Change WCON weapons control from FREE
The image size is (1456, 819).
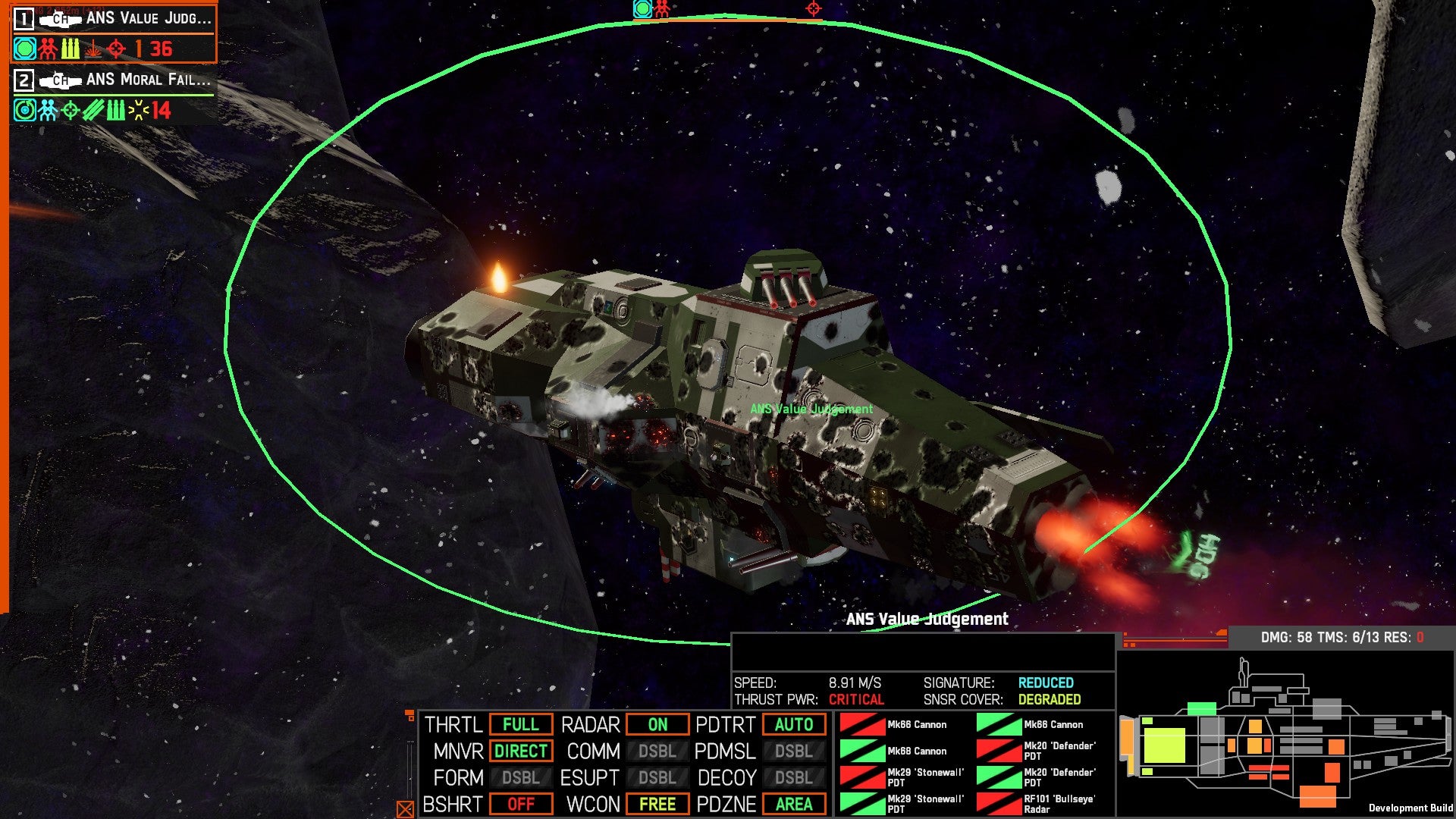coord(657,805)
